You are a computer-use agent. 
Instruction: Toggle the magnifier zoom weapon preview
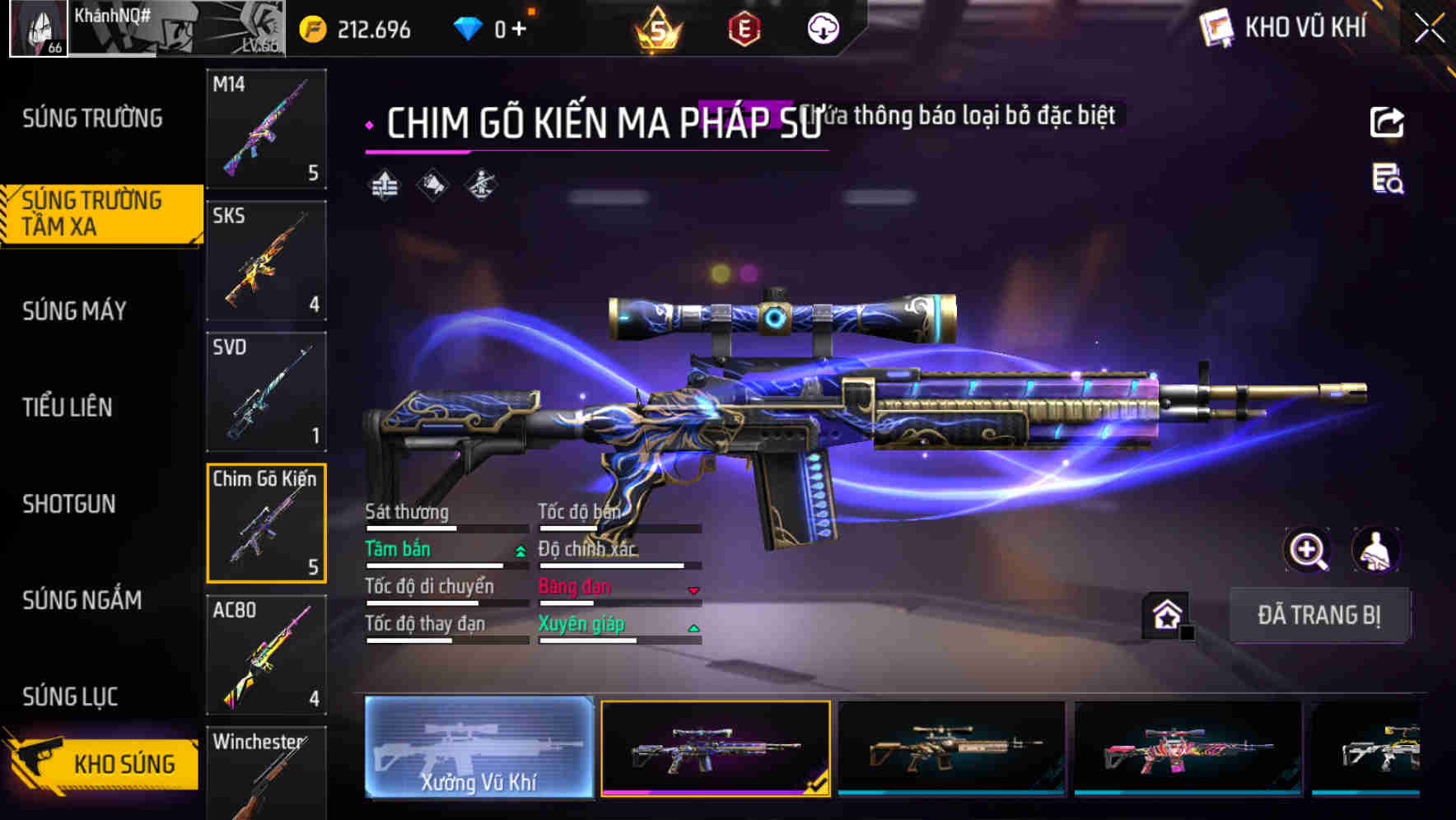coord(1308,550)
